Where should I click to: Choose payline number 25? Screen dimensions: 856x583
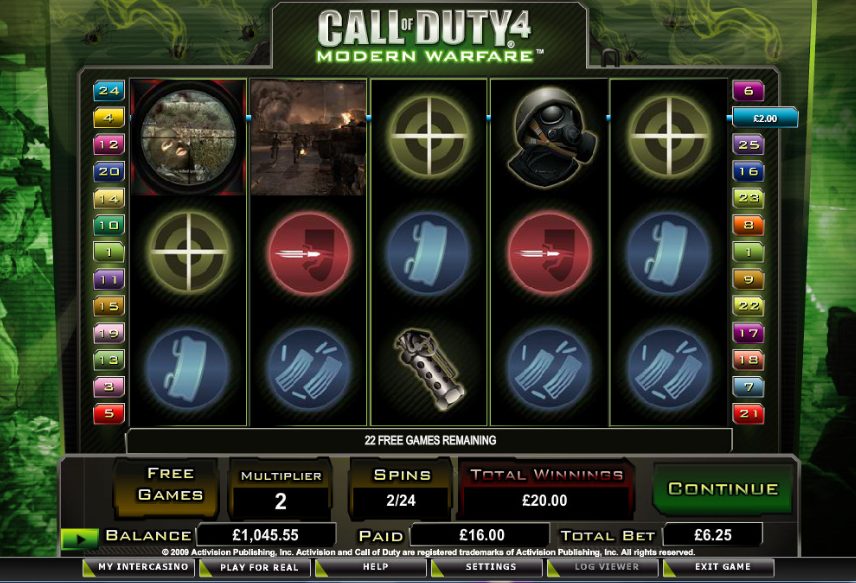click(x=748, y=145)
